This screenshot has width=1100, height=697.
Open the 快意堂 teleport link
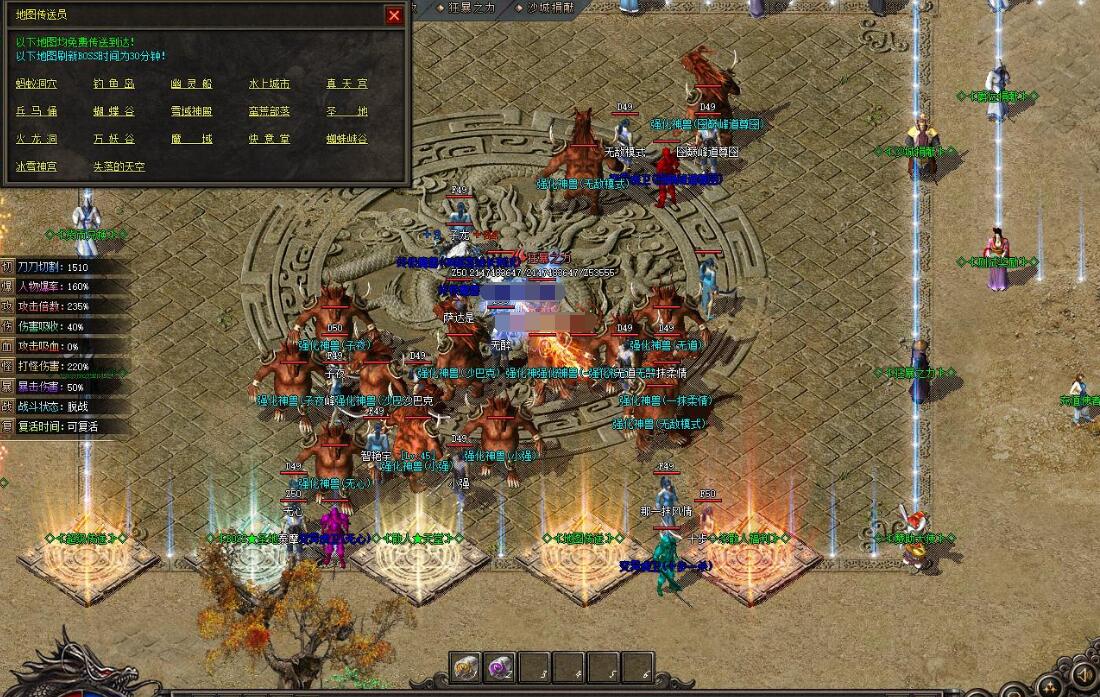[269, 139]
